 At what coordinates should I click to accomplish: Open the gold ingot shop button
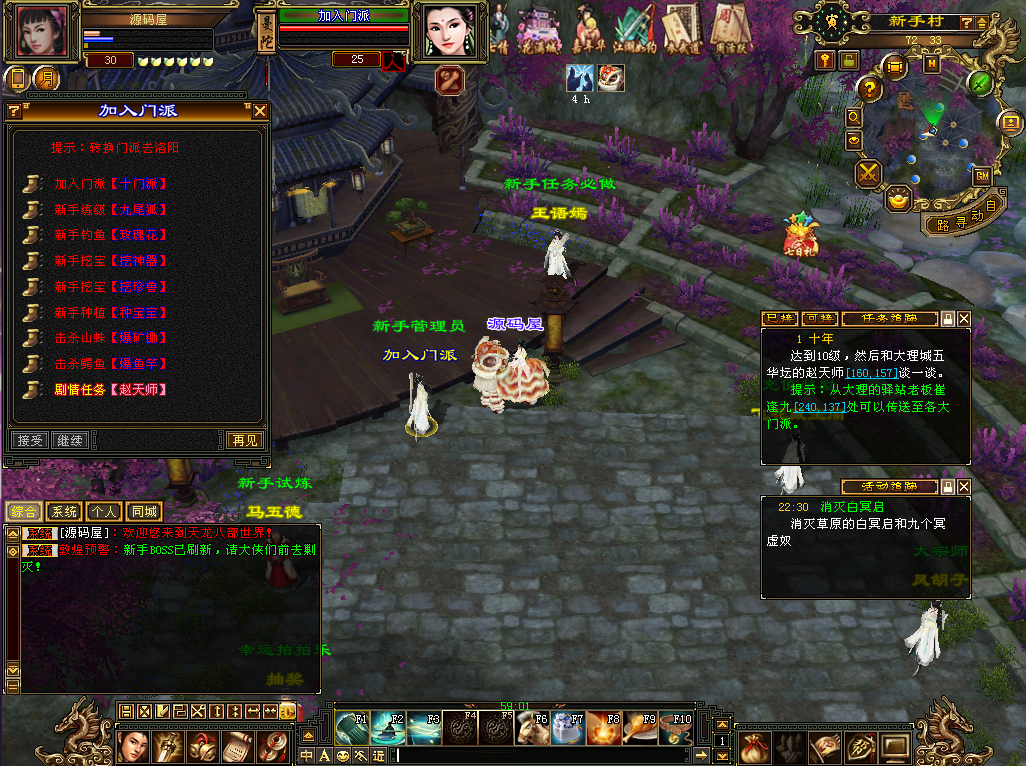point(899,198)
